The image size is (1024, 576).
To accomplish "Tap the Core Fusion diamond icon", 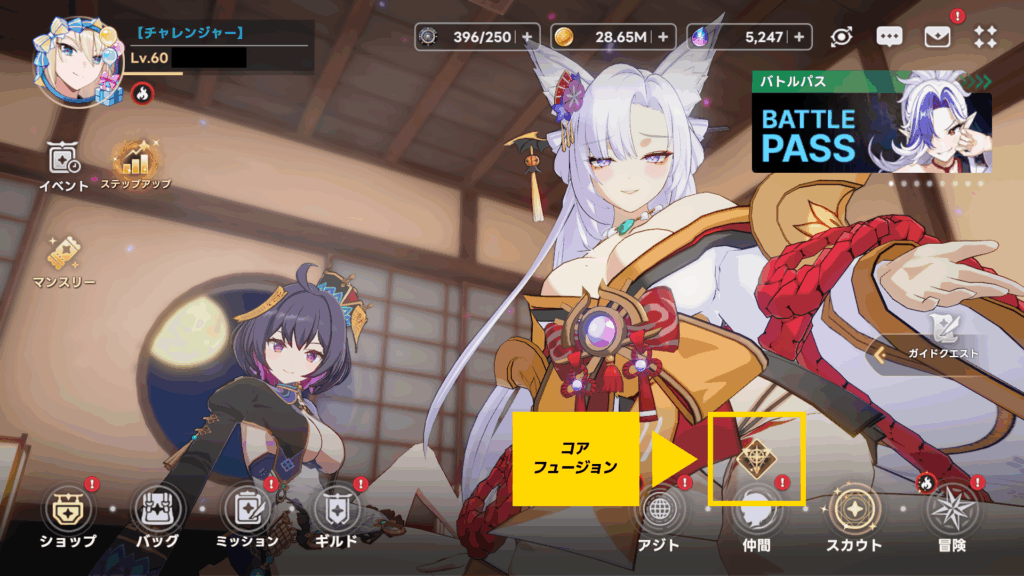I will [x=755, y=456].
